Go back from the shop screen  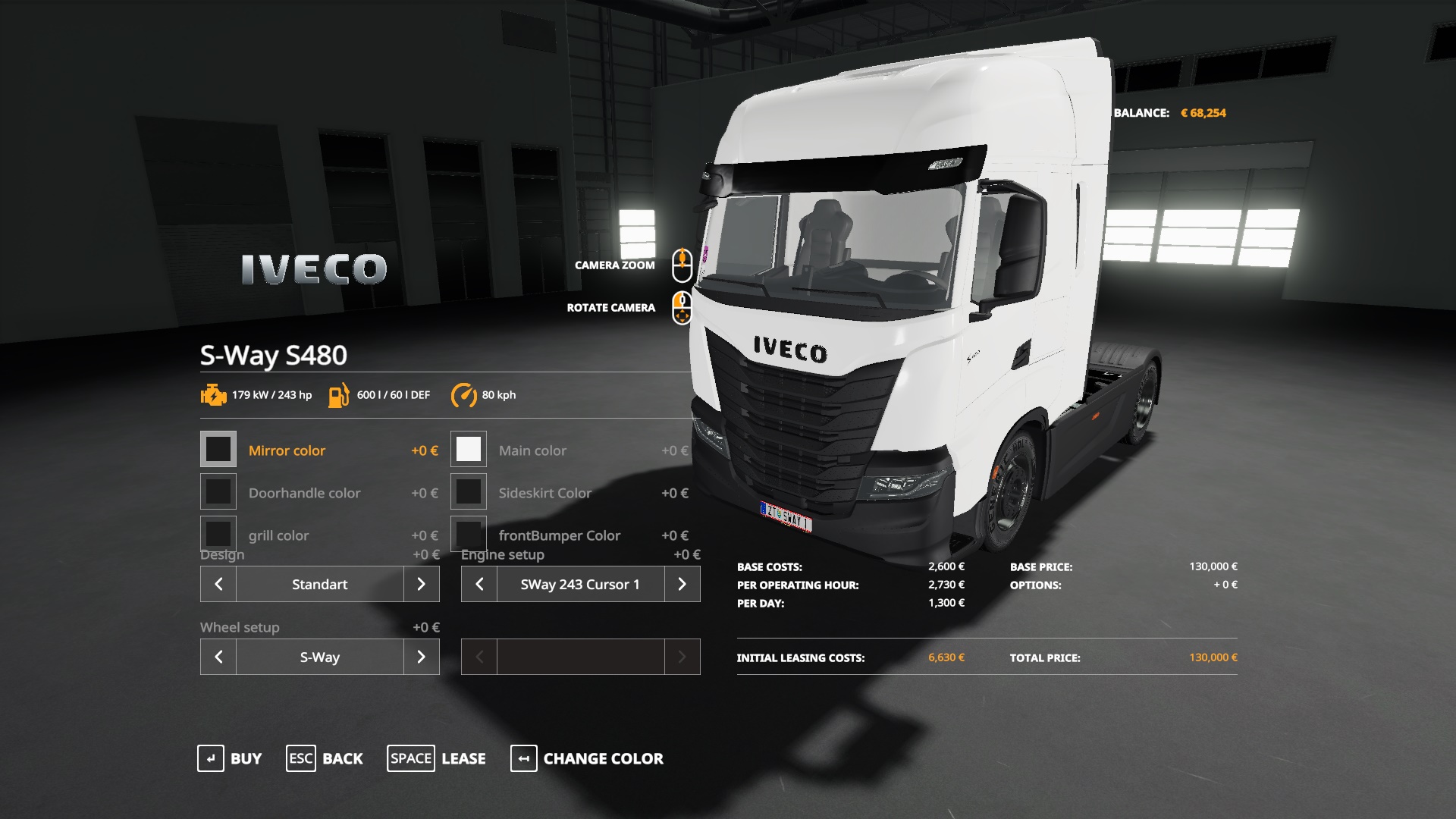point(325,758)
